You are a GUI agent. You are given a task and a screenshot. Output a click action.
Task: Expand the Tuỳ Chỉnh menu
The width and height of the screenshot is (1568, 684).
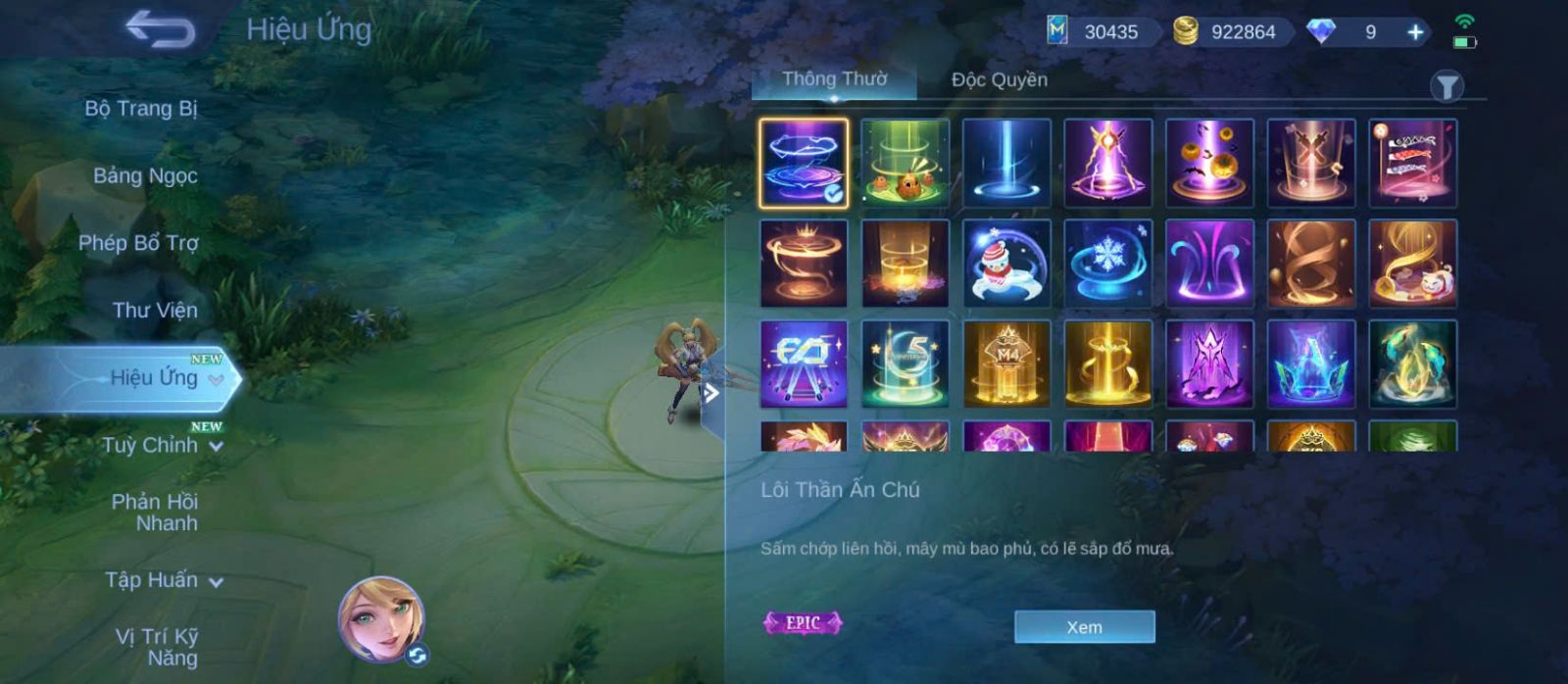(162, 446)
